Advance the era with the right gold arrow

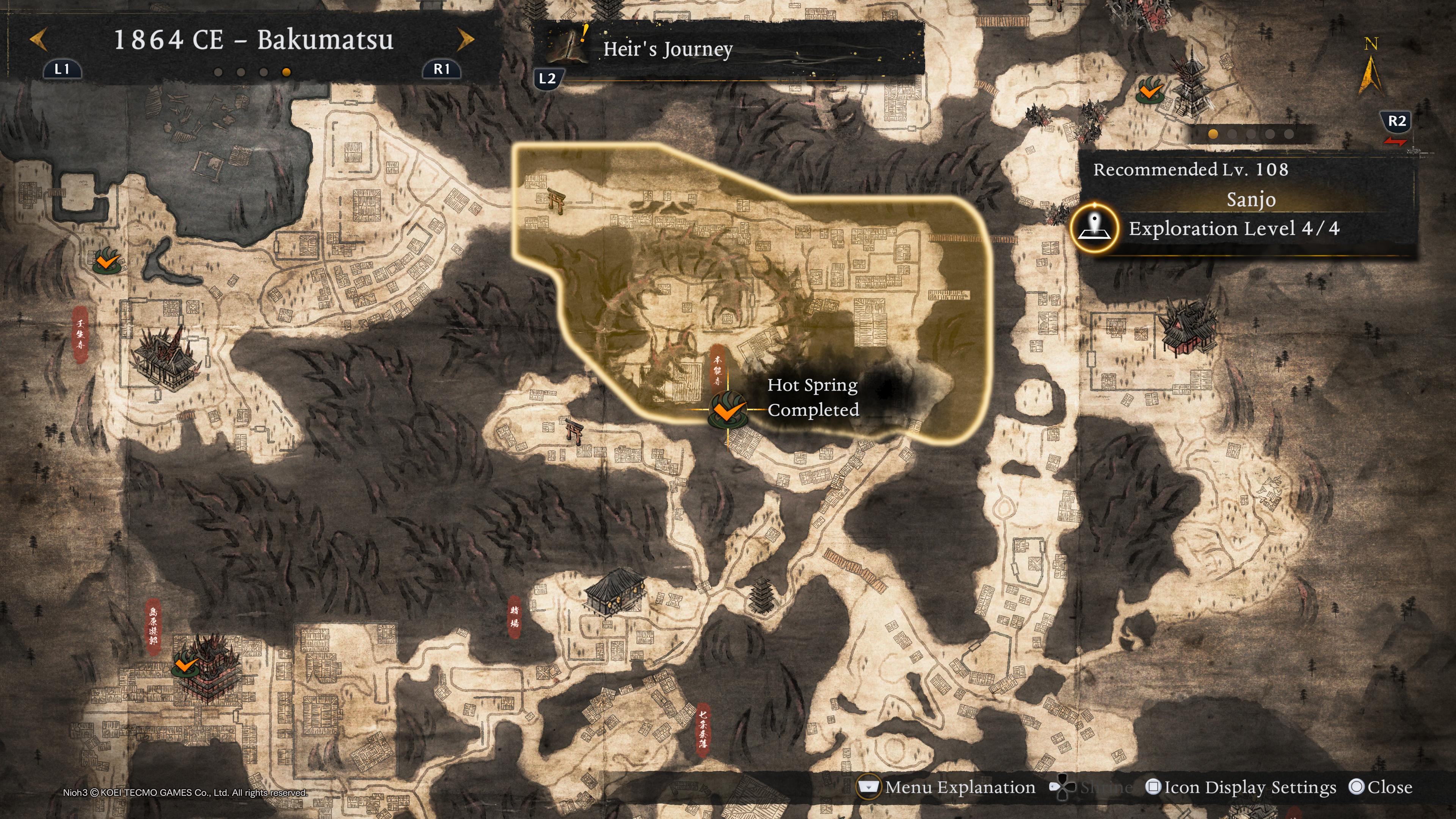pos(465,39)
